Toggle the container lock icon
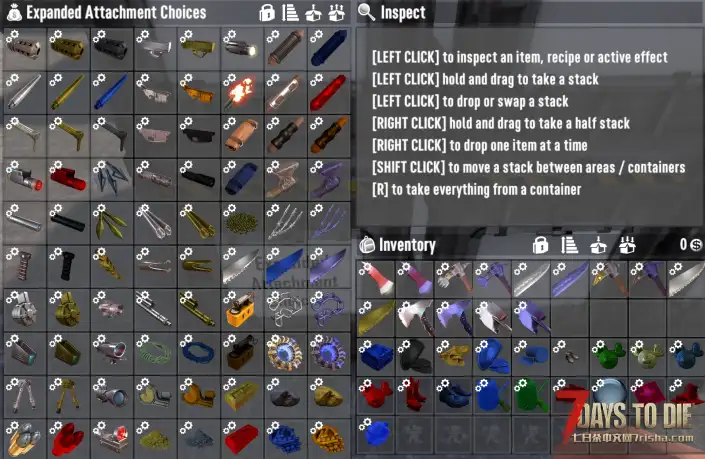 [267, 13]
